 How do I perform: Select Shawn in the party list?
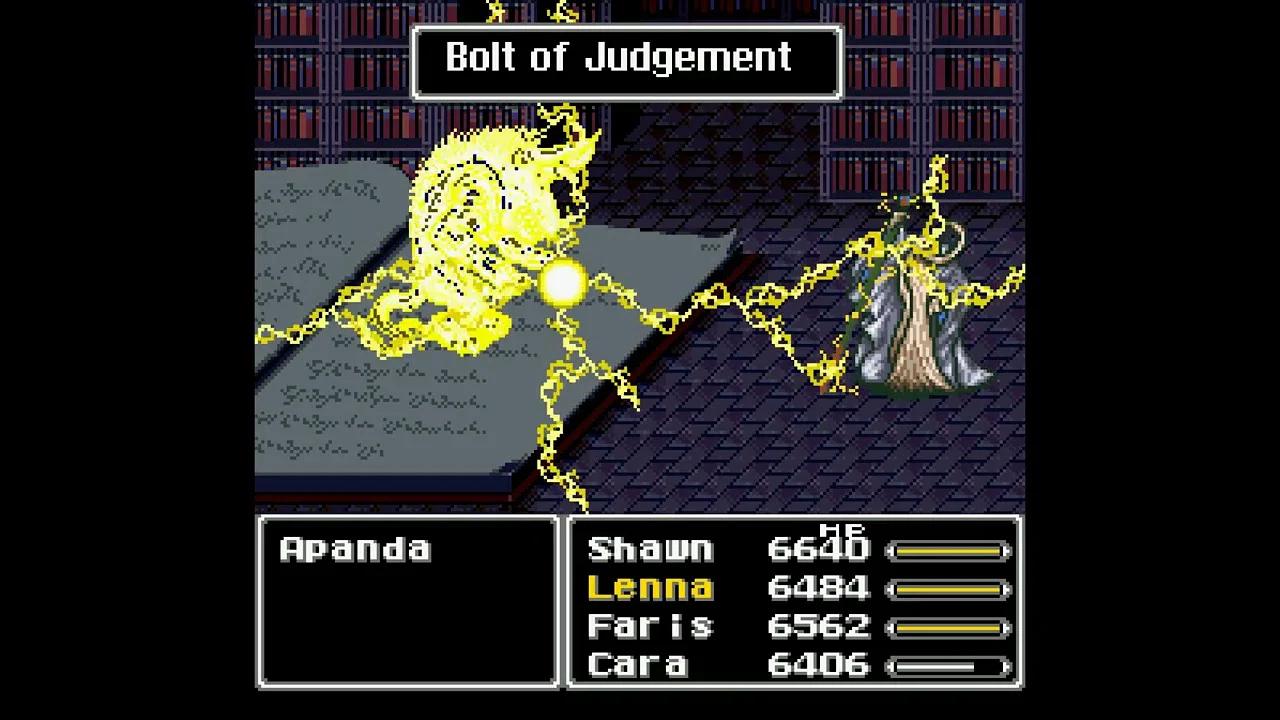coord(650,549)
